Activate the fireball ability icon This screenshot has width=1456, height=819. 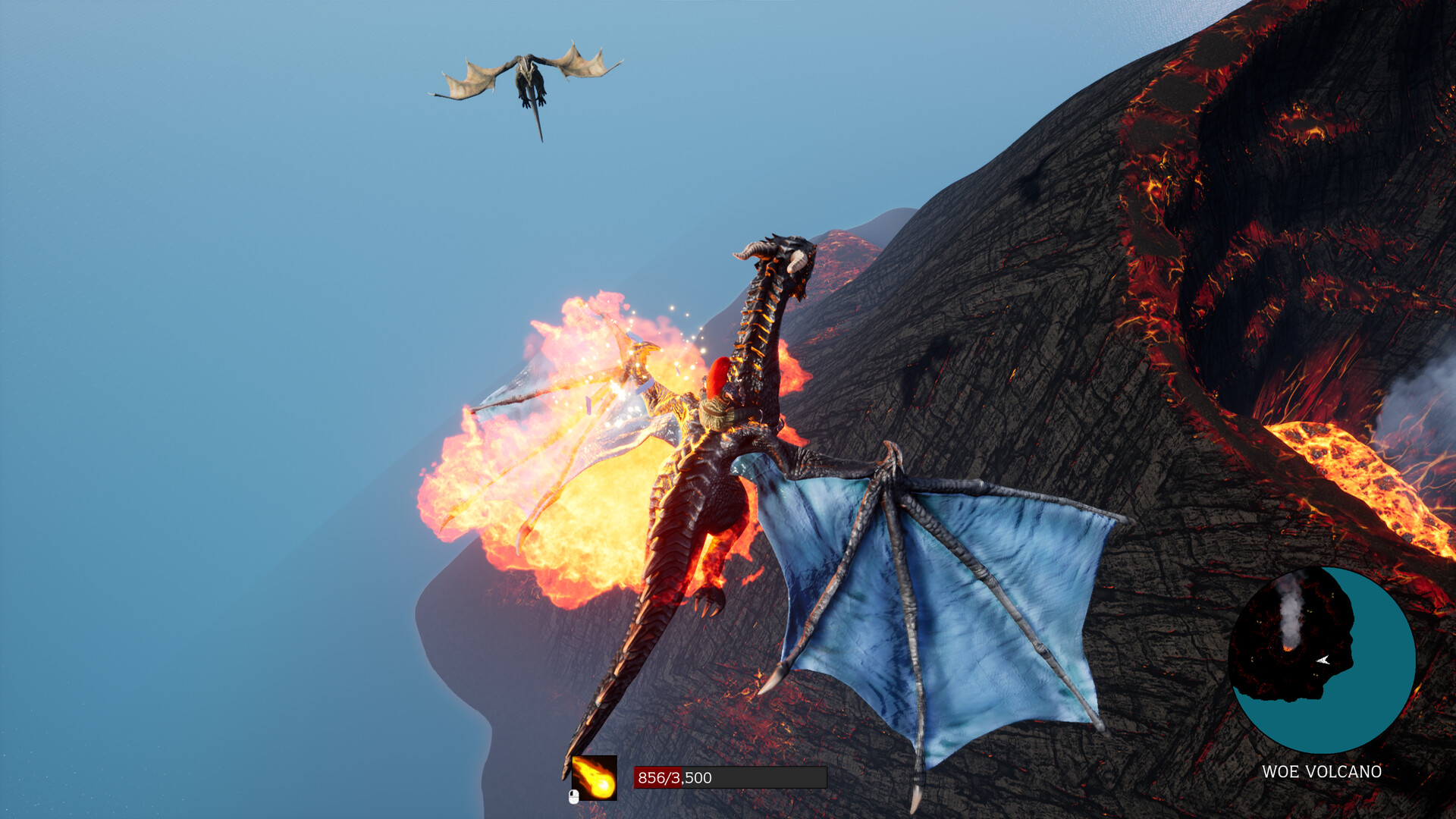595,777
